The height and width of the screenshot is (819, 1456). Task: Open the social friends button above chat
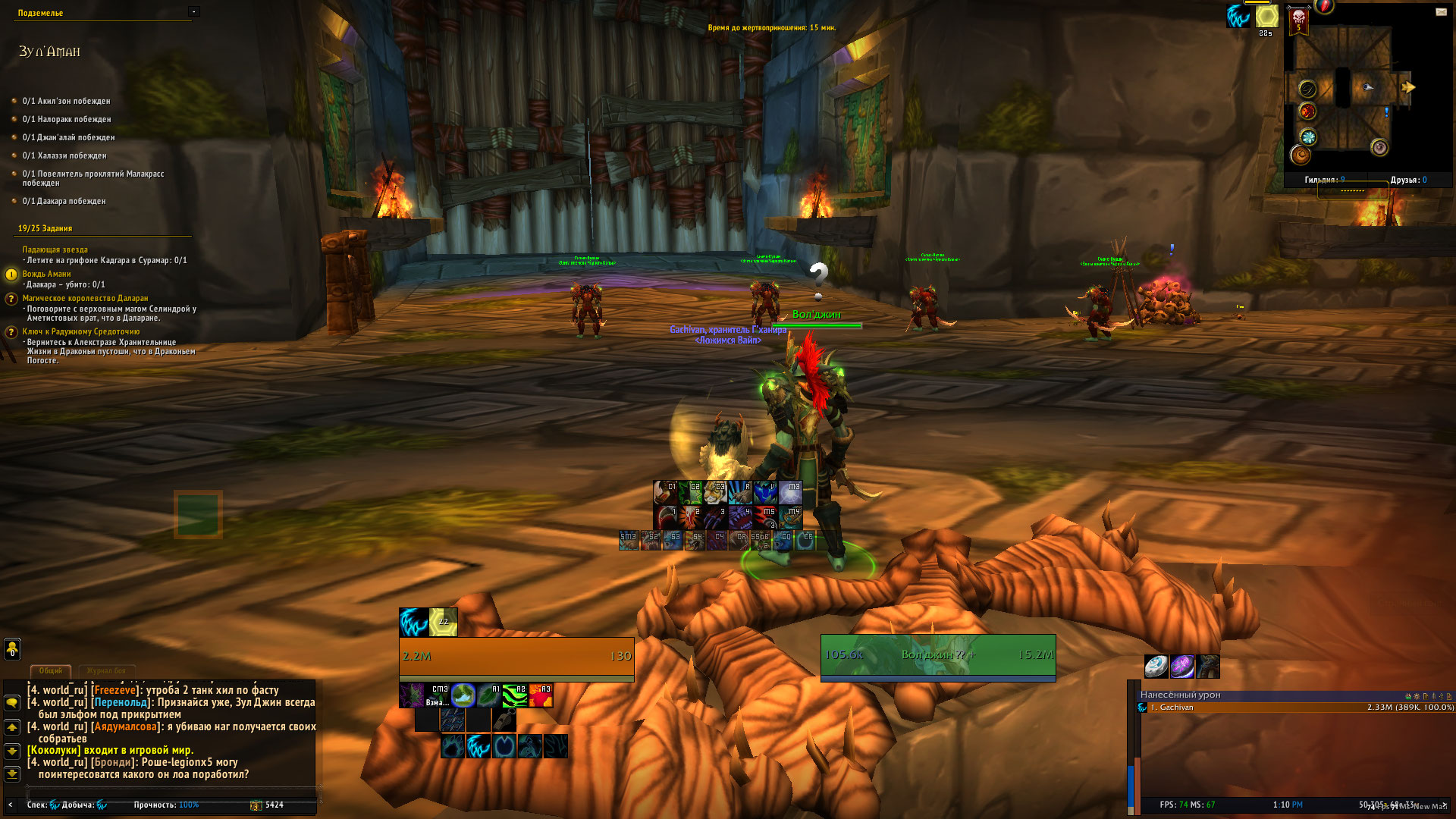[12, 648]
